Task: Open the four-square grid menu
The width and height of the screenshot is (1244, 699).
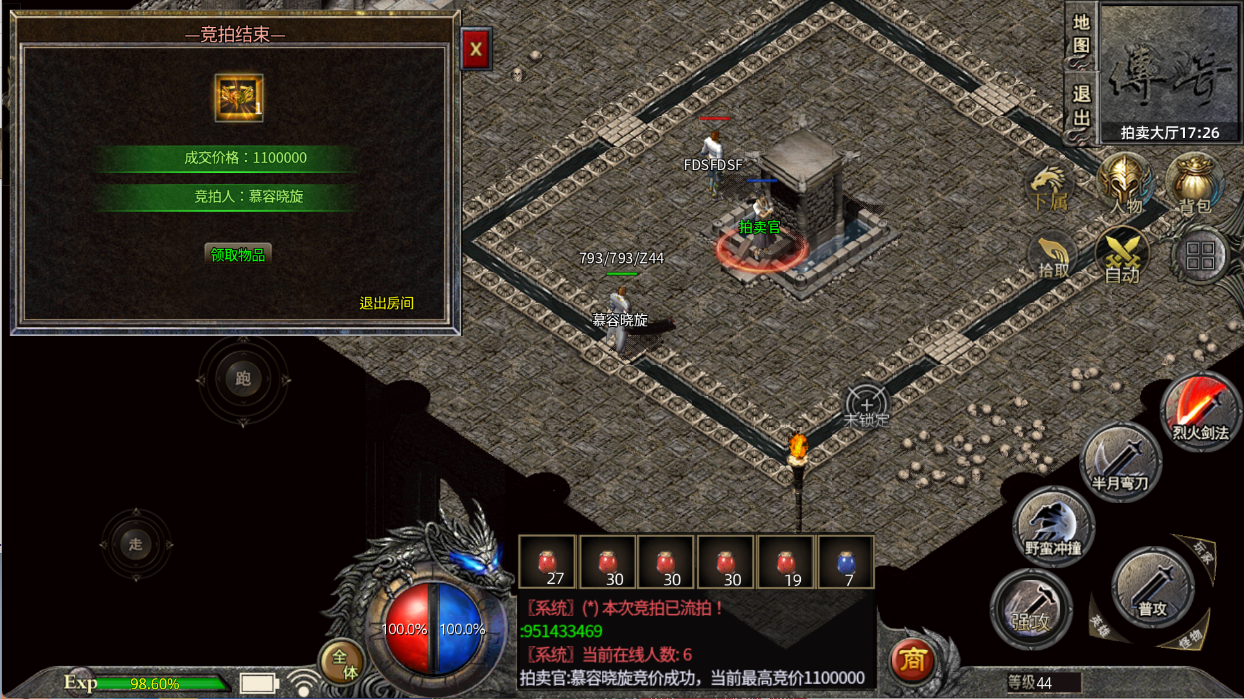Action: [1200, 256]
